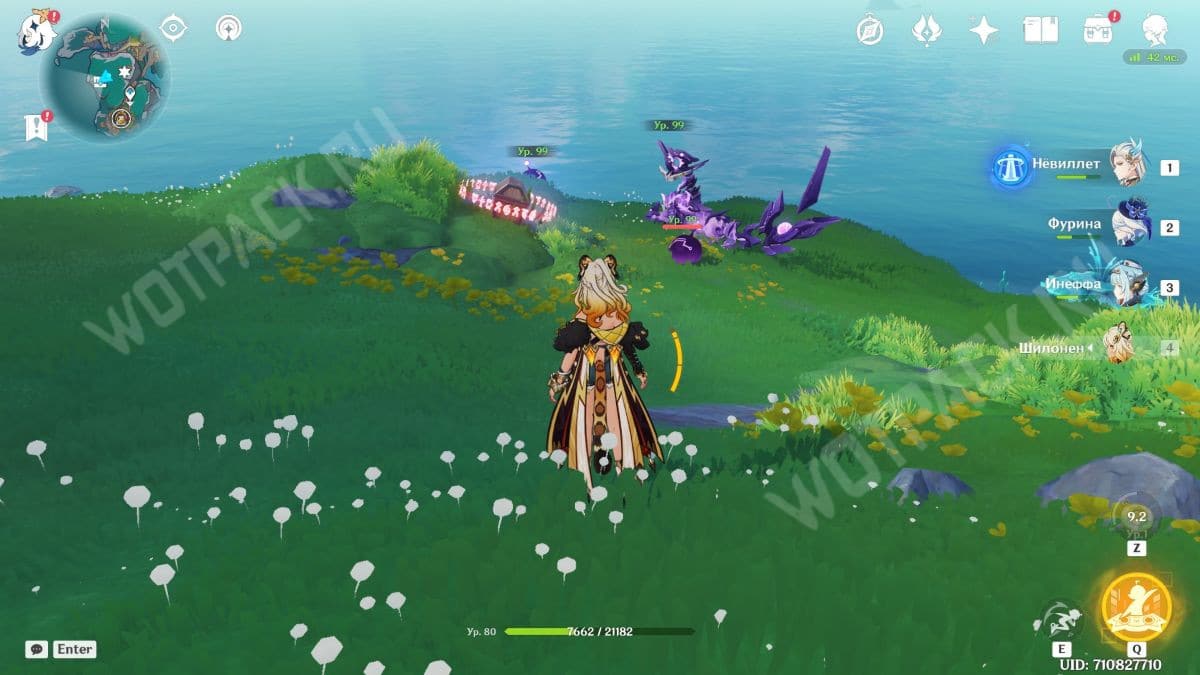Switch to party member Инеффа

click(x=1128, y=287)
